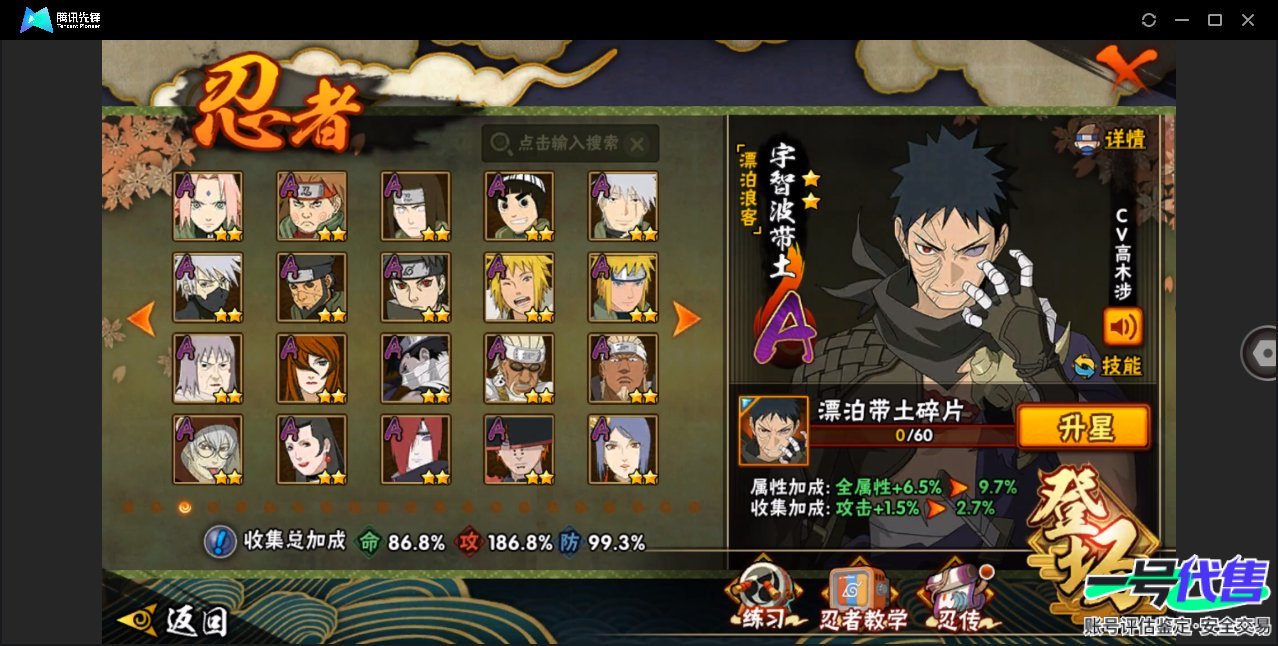The height and width of the screenshot is (646, 1278).
Task: Play the character voice speaker icon
Action: click(x=1122, y=326)
